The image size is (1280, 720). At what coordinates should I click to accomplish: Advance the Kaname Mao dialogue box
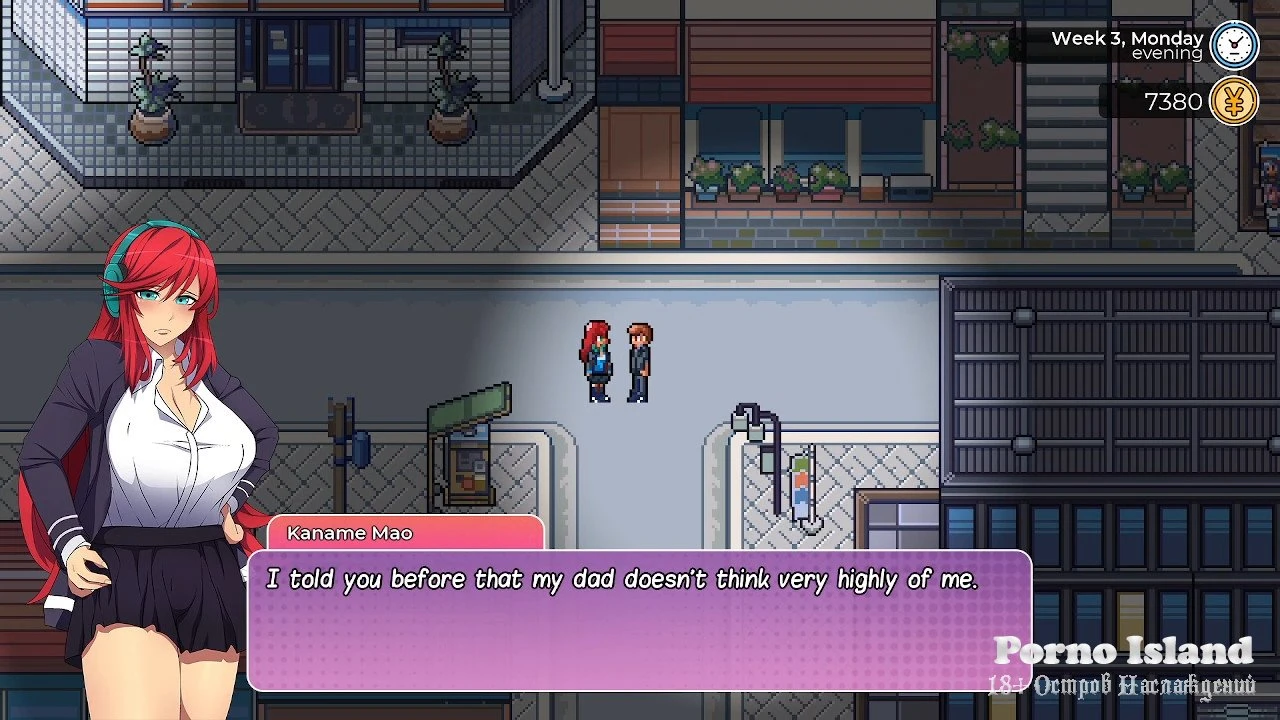(x=638, y=620)
